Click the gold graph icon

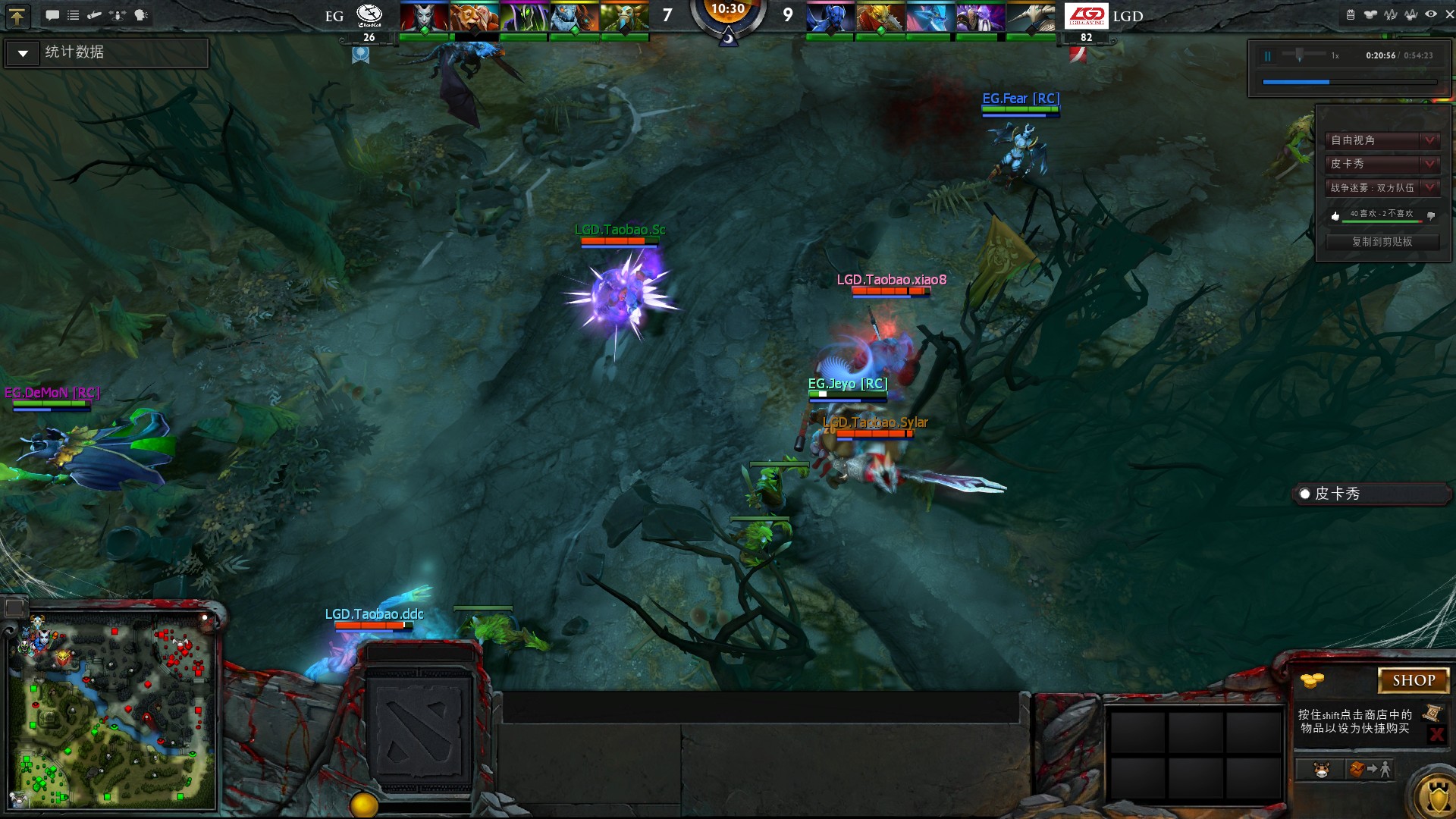click(x=1411, y=15)
